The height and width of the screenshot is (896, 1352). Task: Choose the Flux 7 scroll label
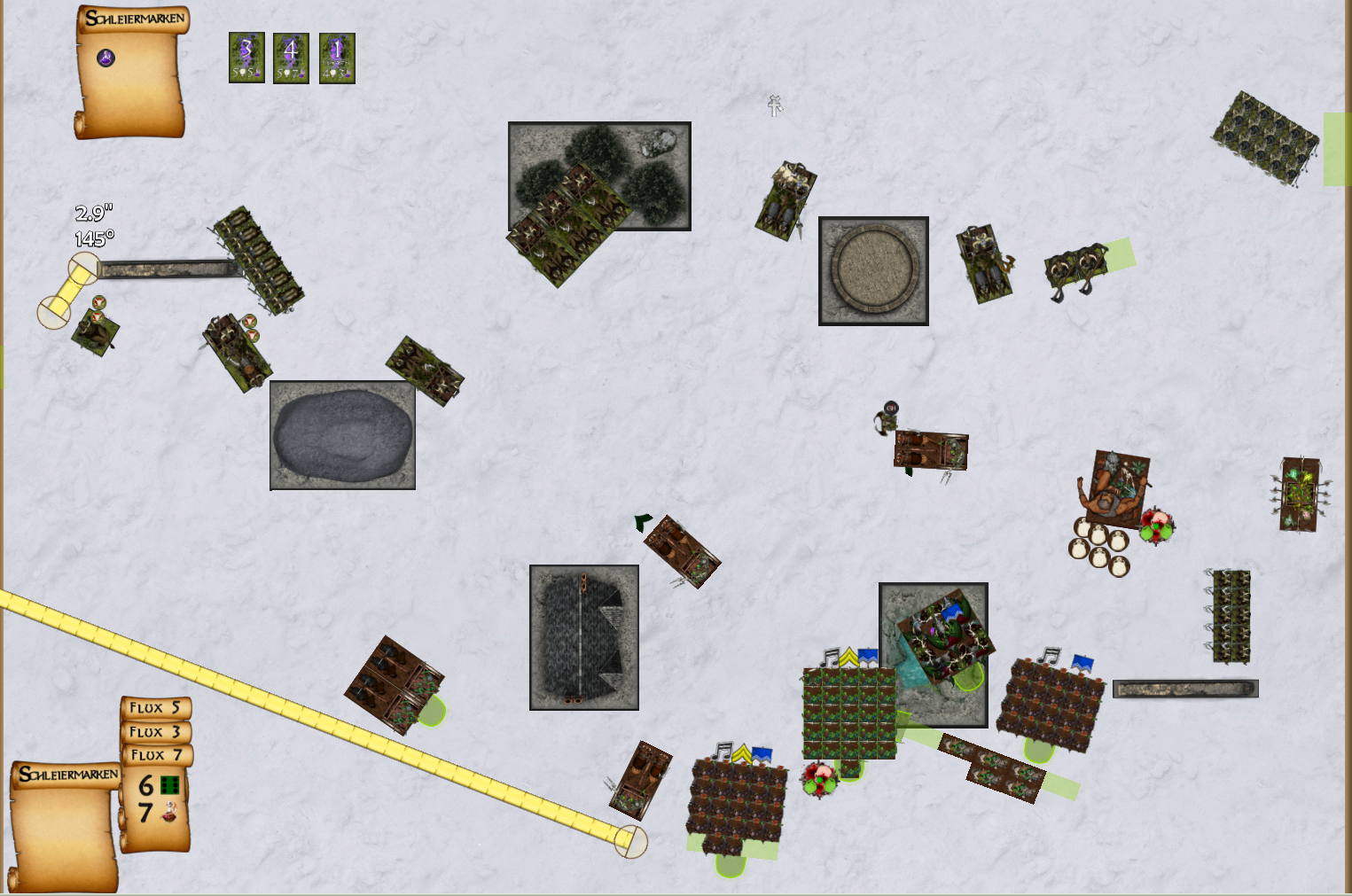pyautogui.click(x=156, y=755)
